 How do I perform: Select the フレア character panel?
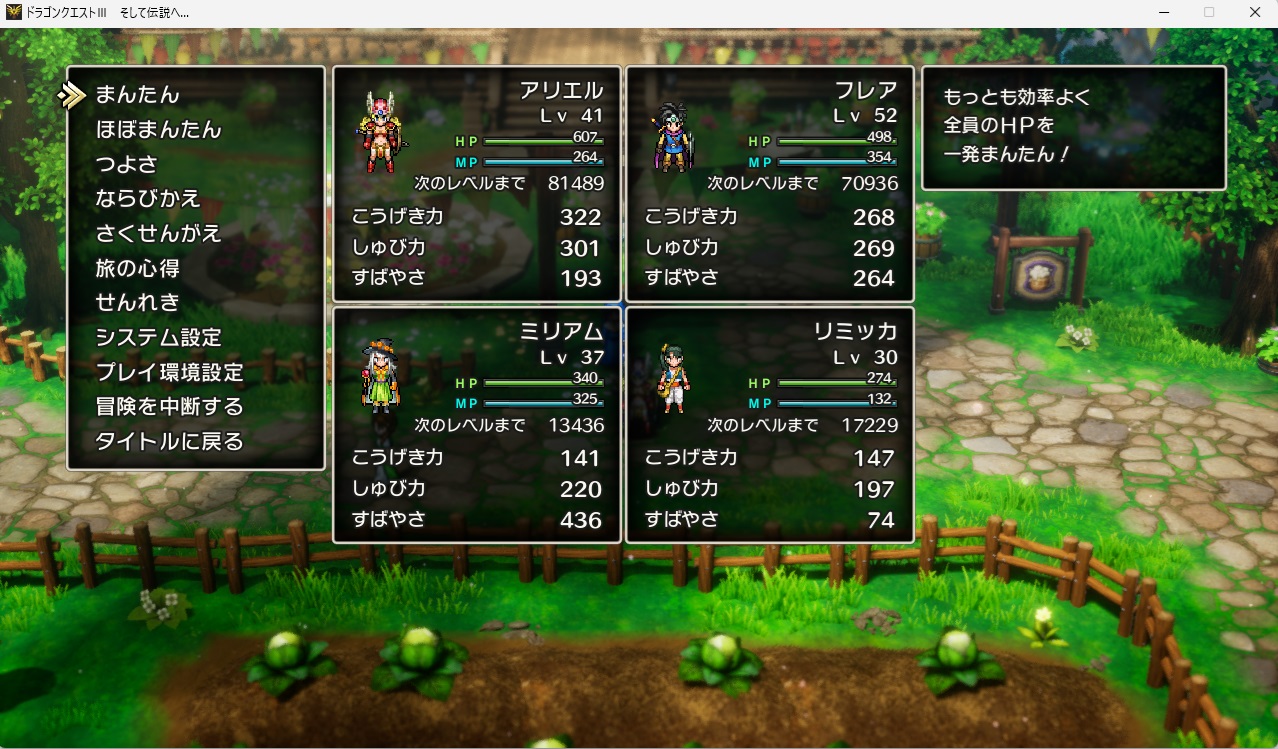tap(769, 184)
